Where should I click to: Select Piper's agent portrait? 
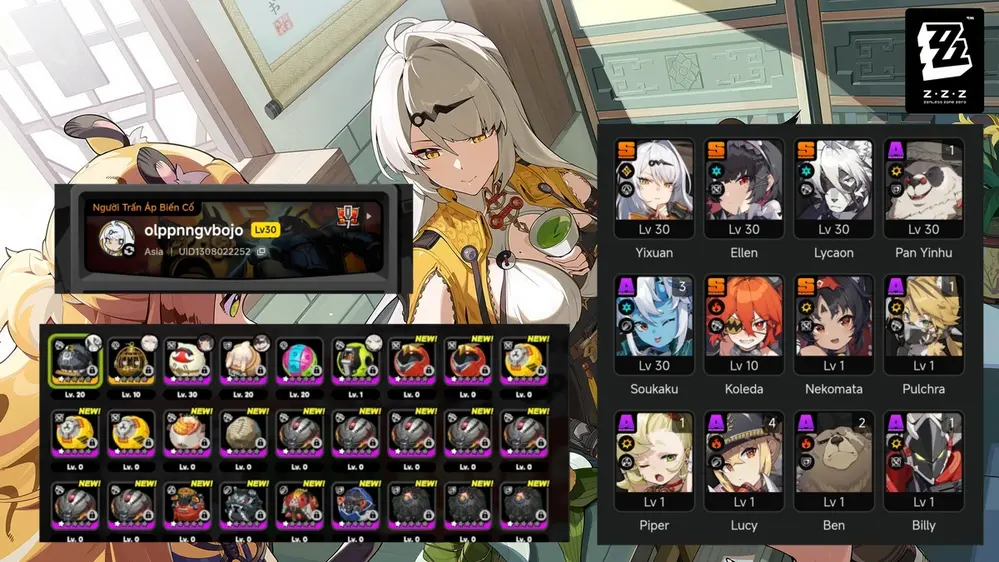point(655,462)
